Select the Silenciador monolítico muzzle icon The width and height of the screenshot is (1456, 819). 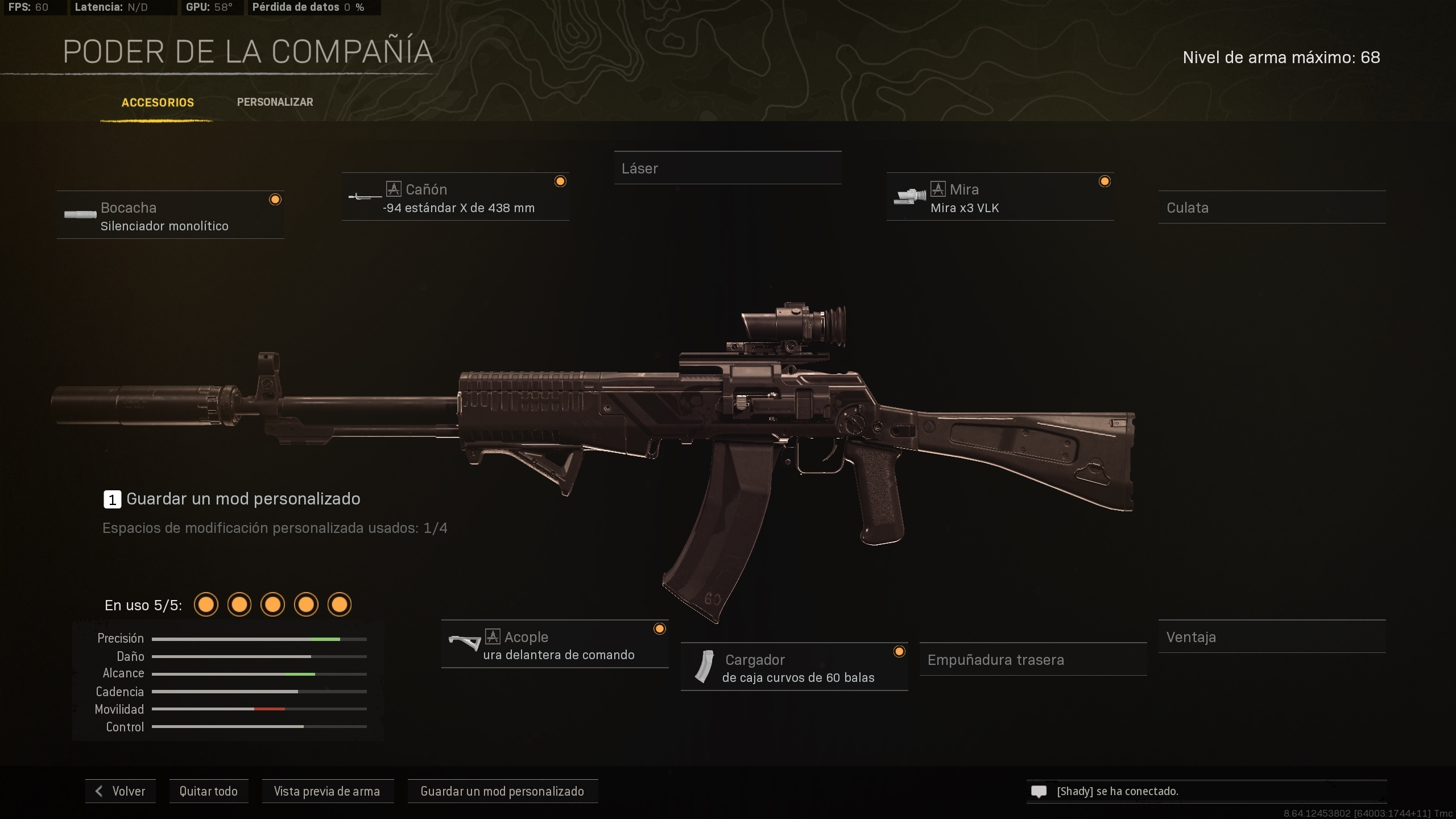[x=80, y=215]
